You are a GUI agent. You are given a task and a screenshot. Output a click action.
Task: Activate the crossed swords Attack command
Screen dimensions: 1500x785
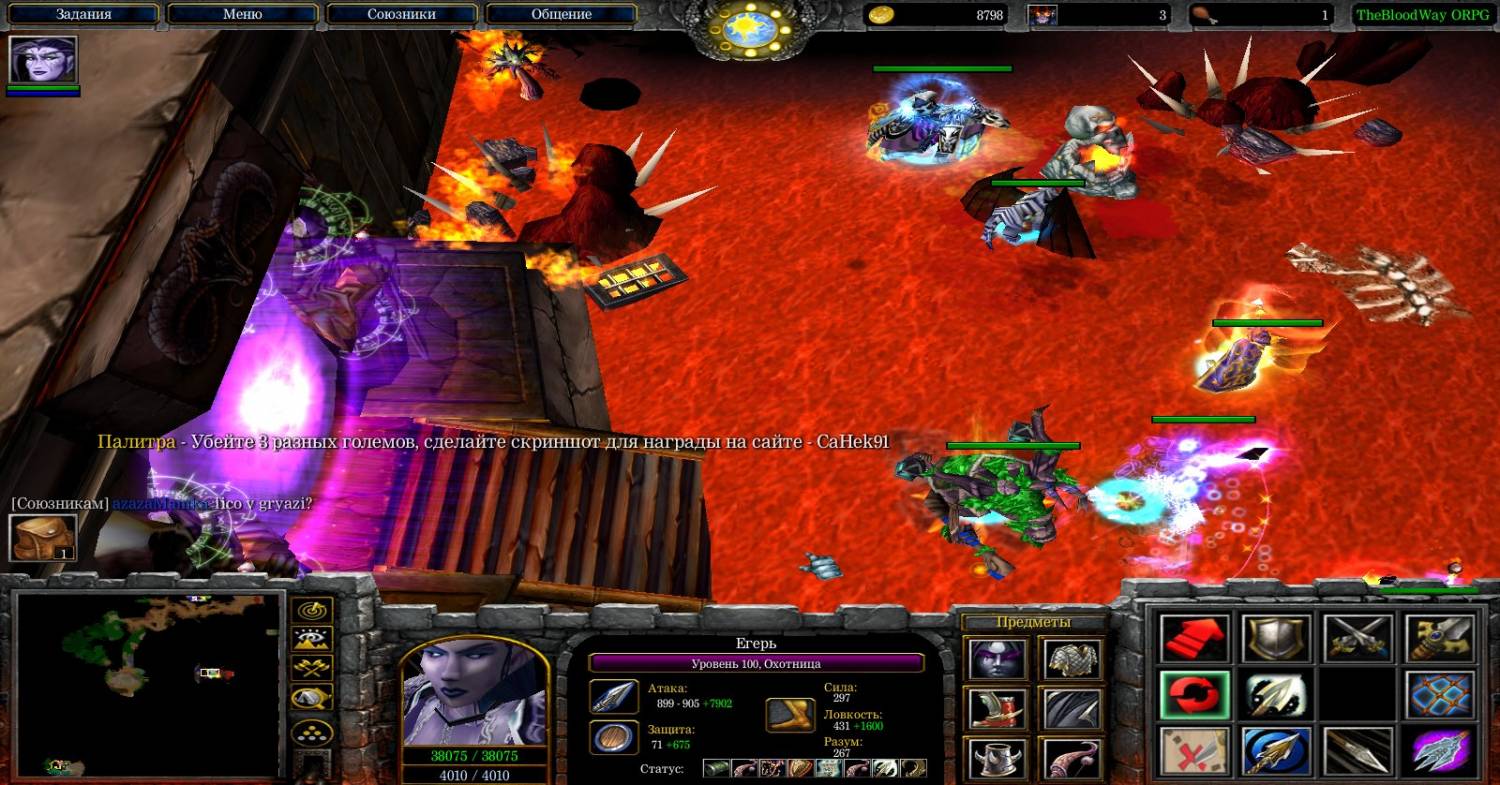pyautogui.click(x=1359, y=638)
